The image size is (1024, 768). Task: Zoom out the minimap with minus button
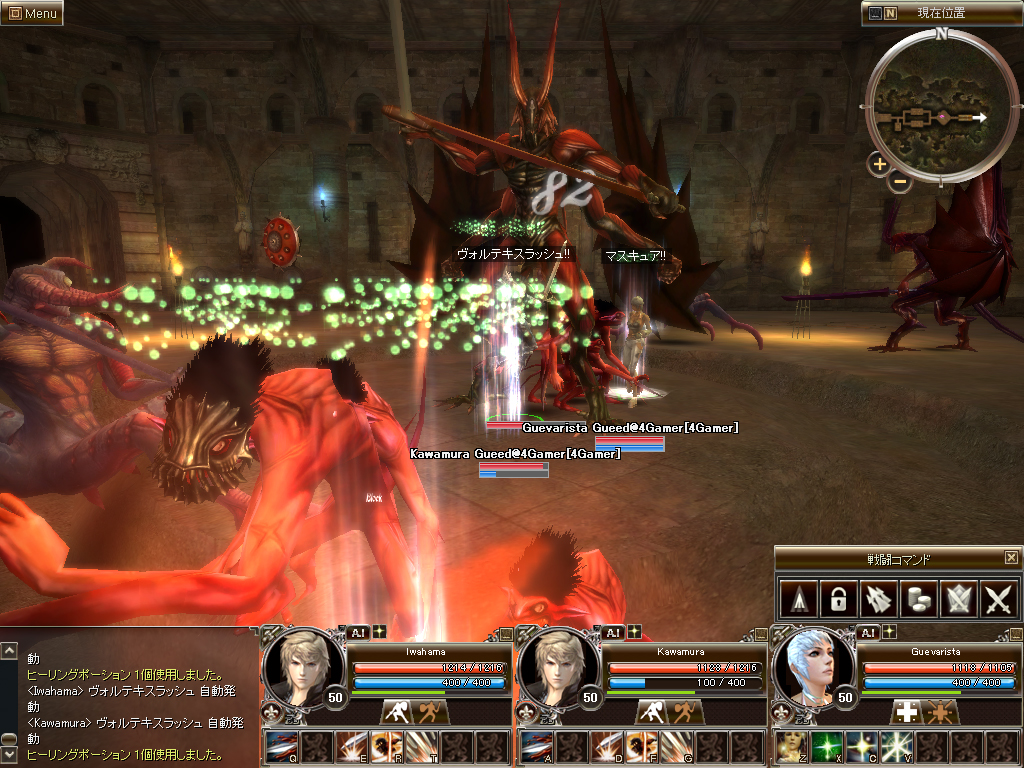(900, 181)
